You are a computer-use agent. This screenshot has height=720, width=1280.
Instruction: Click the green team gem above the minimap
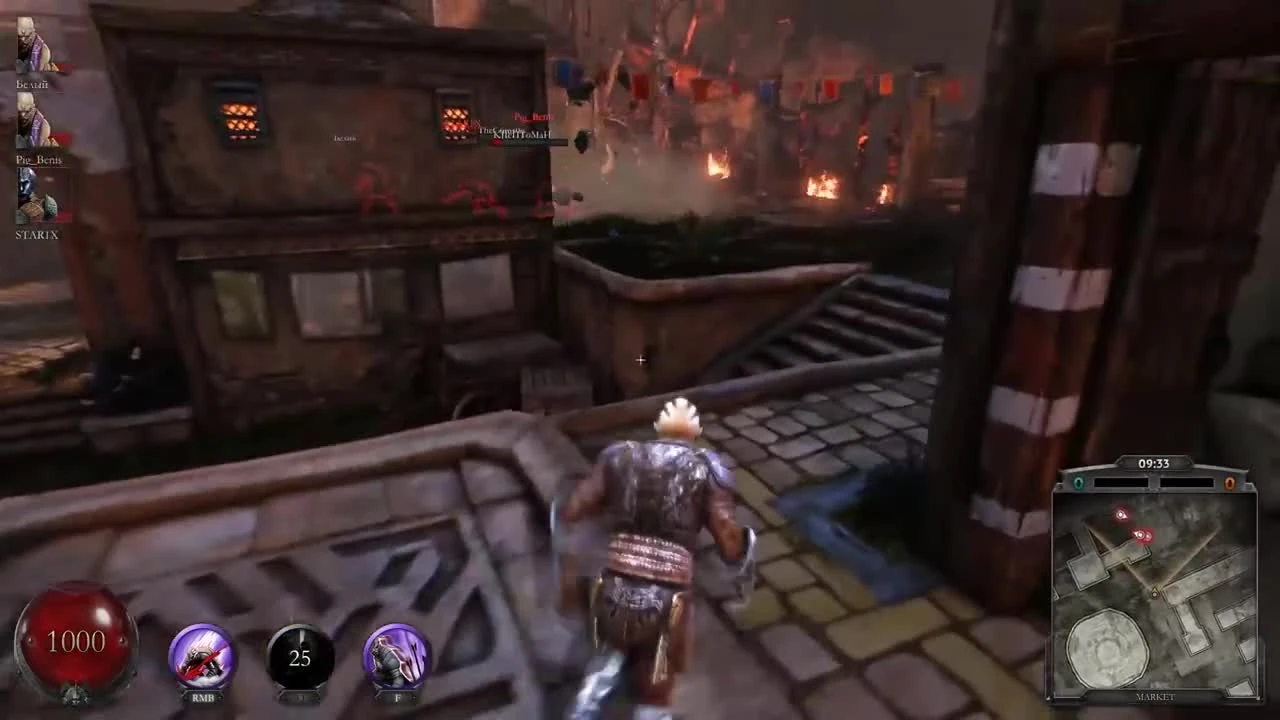(1078, 483)
